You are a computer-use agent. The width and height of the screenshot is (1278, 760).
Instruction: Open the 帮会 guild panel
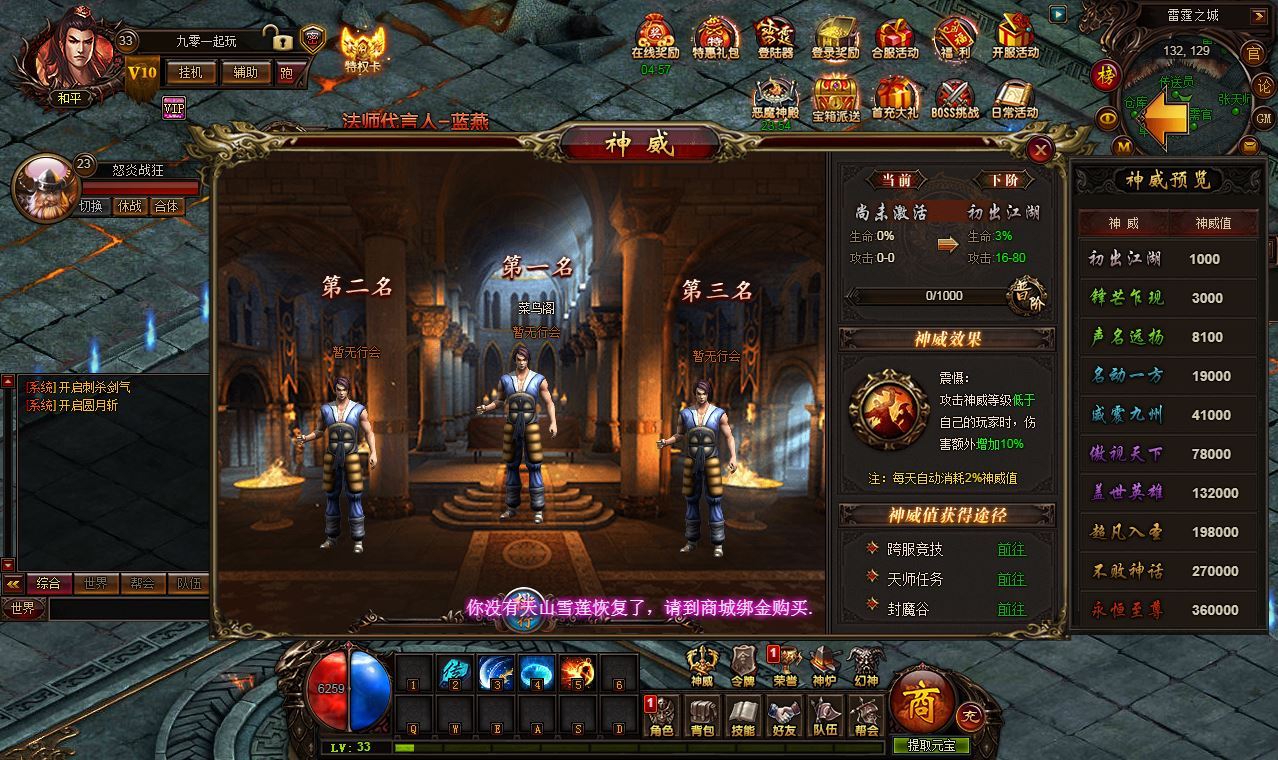(x=866, y=717)
